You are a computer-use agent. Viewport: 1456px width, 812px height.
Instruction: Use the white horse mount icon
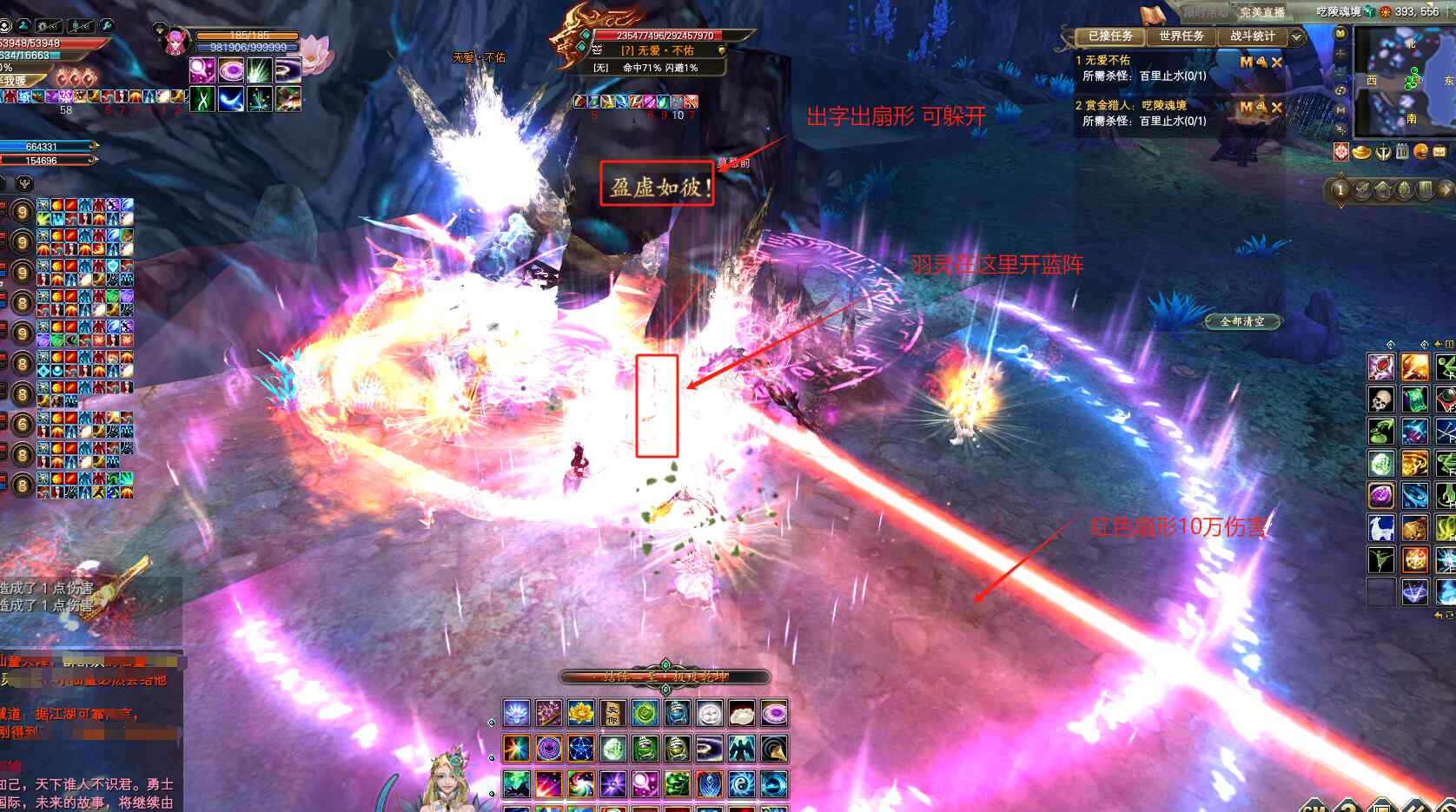coord(1380,527)
